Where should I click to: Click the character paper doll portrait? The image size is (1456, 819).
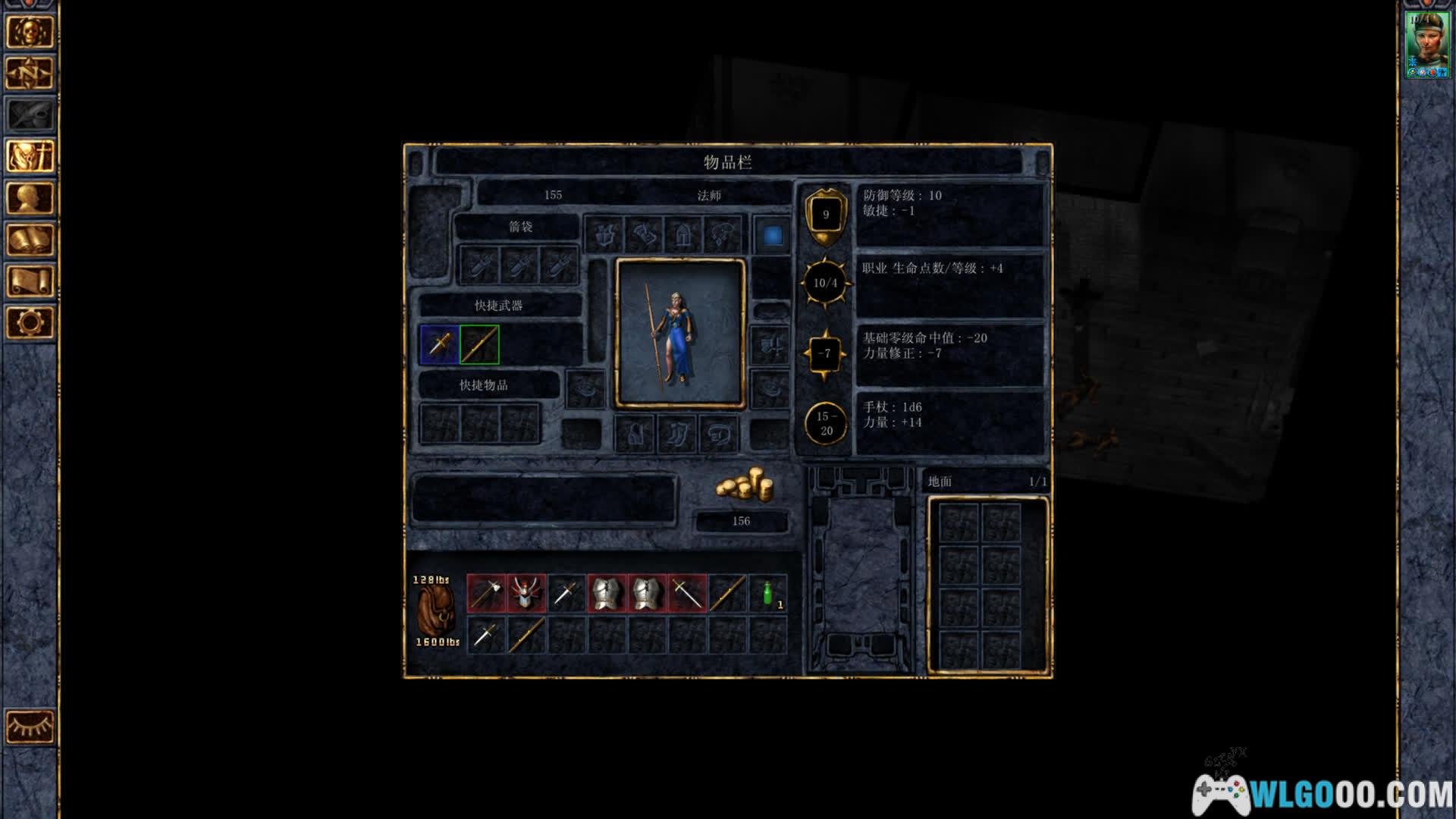coord(680,333)
